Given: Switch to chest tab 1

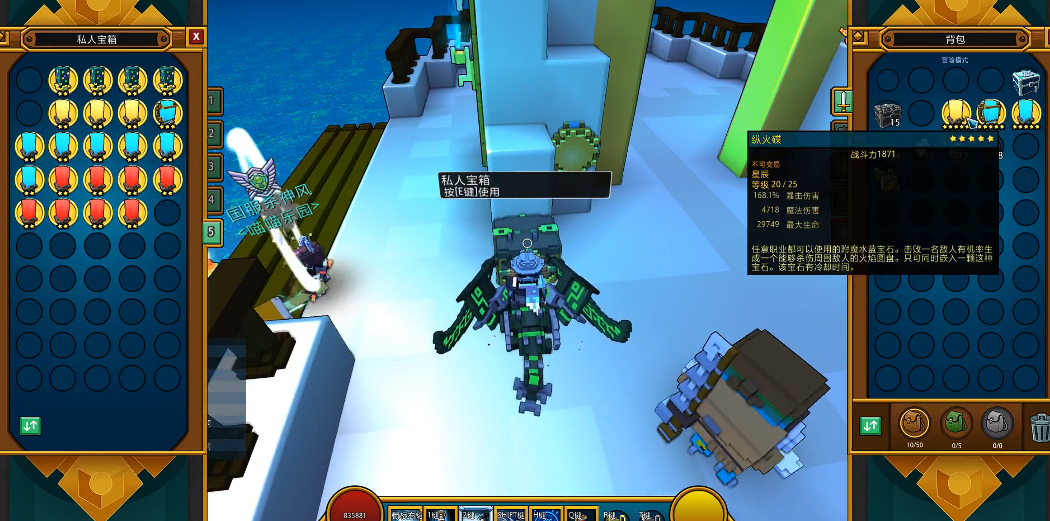Looking at the screenshot, I should [213, 101].
